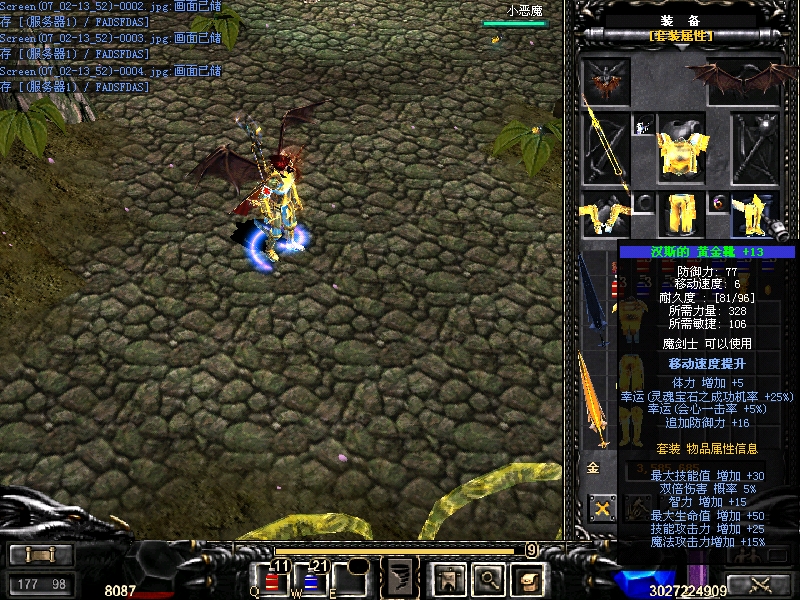
Task: Select the right-hand mace weapon slot
Action: 755,145
